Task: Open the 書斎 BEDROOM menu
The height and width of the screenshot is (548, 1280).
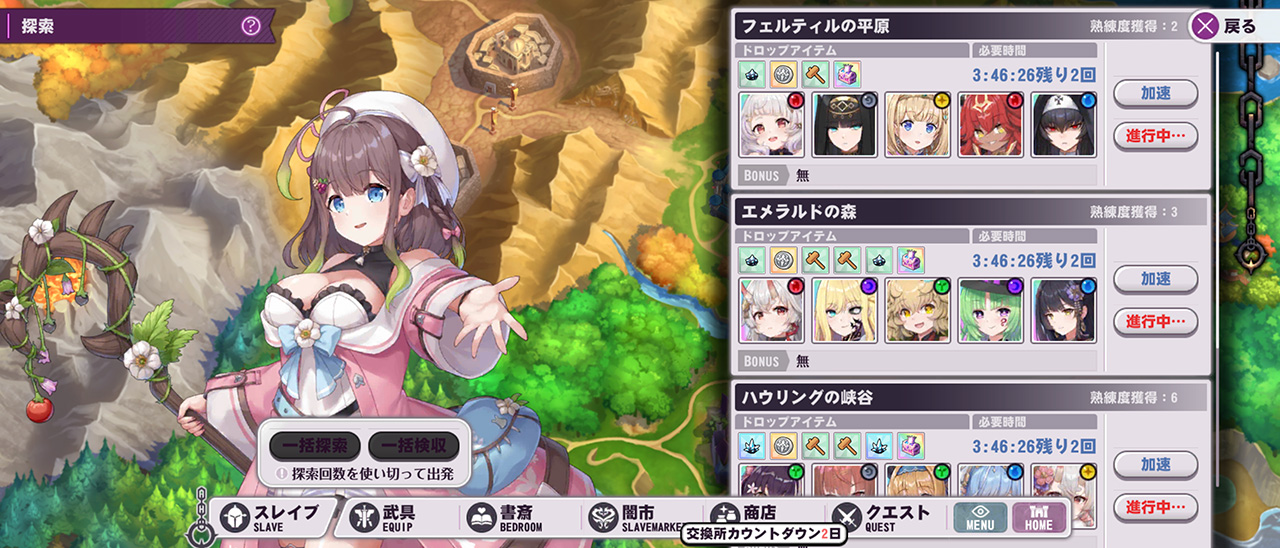Action: click(x=510, y=517)
